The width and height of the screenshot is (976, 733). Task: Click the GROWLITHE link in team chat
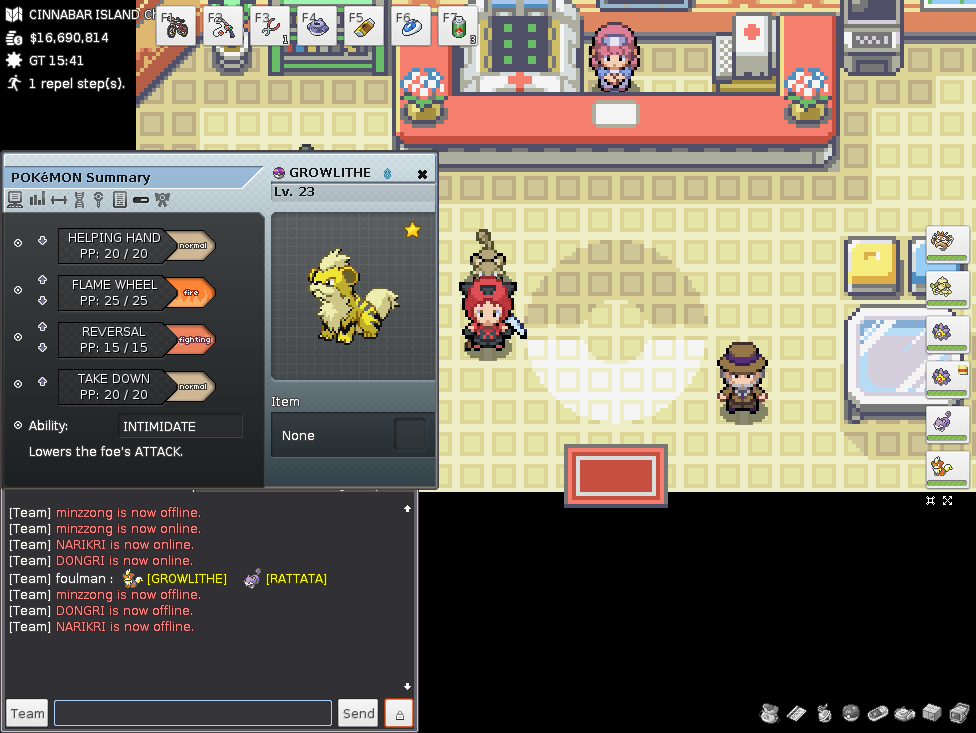click(x=186, y=579)
